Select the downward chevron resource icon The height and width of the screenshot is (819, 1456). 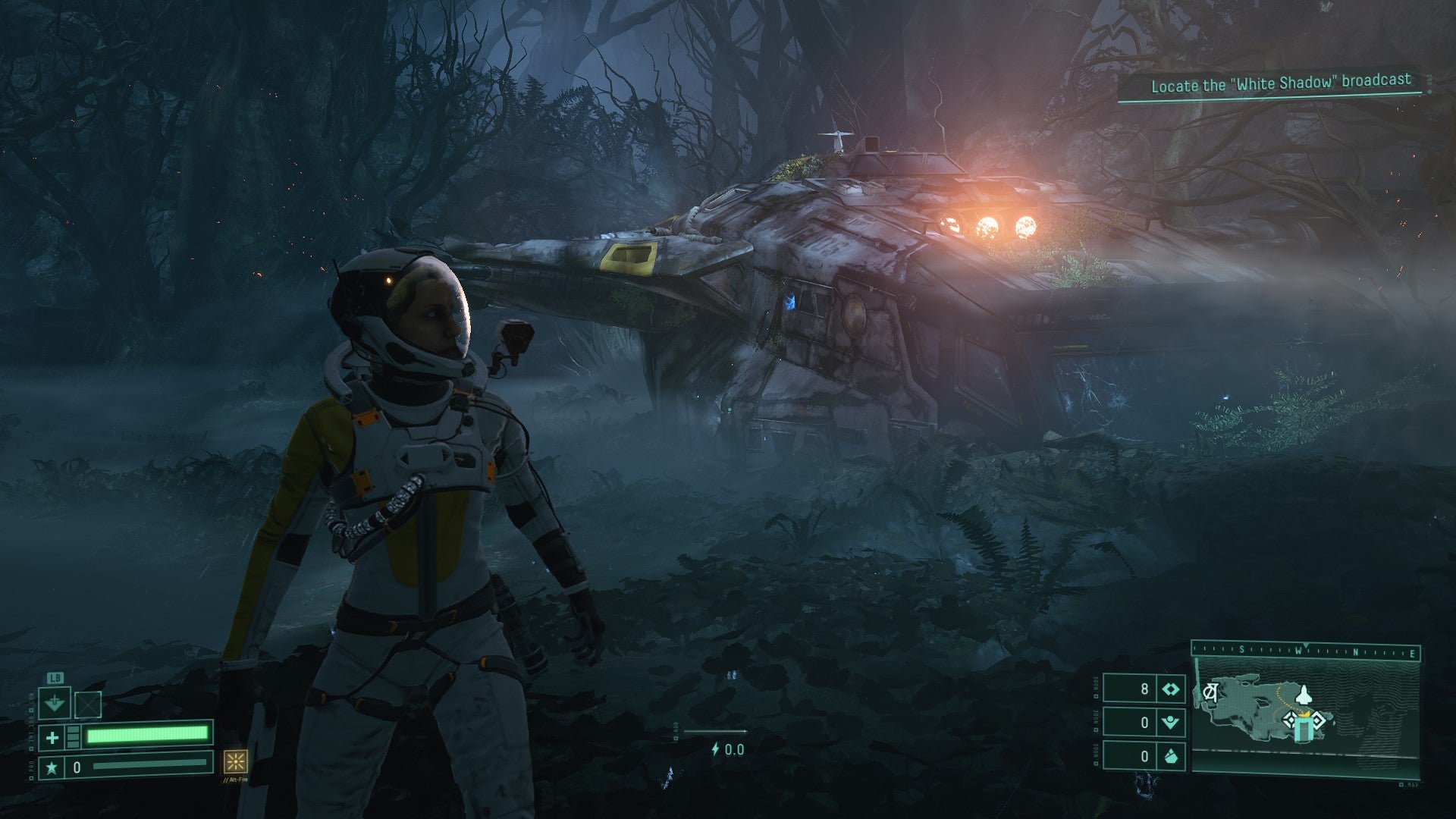coord(1171,722)
